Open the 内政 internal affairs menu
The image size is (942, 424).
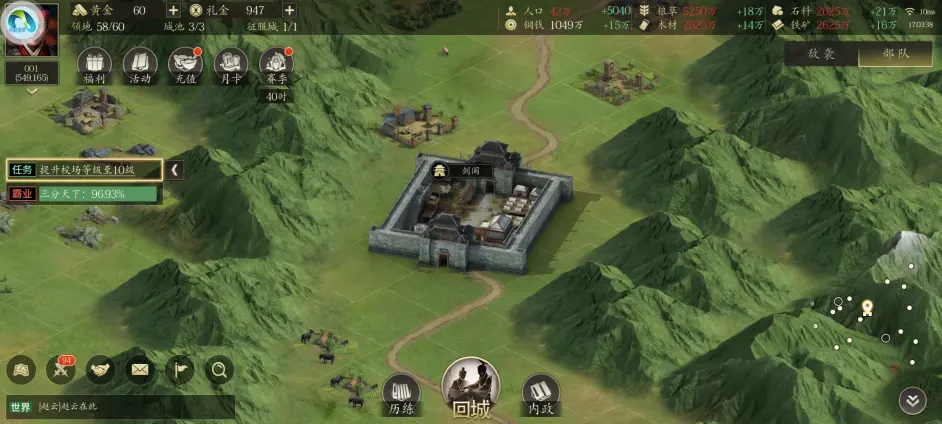click(x=541, y=394)
